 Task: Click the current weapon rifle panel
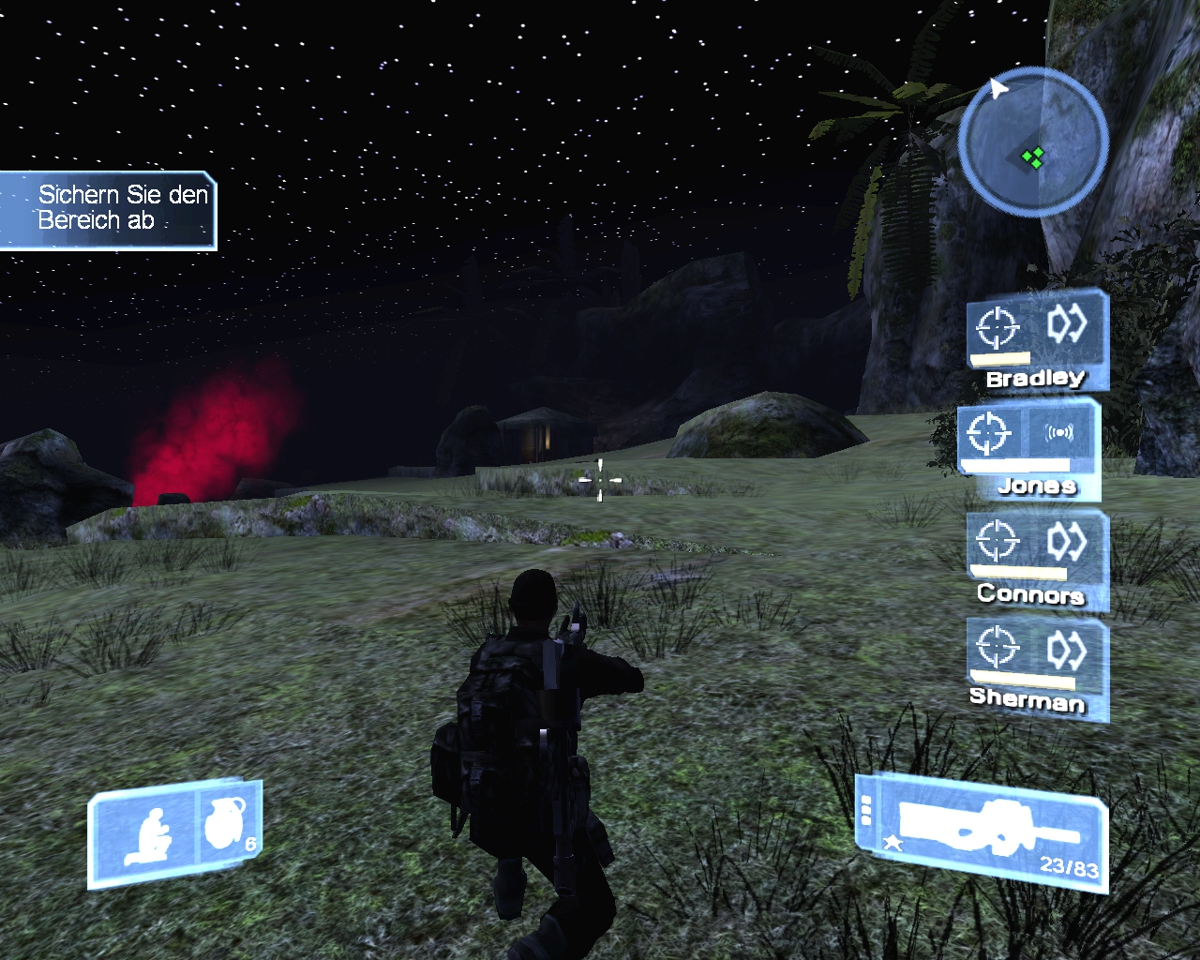(x=982, y=830)
